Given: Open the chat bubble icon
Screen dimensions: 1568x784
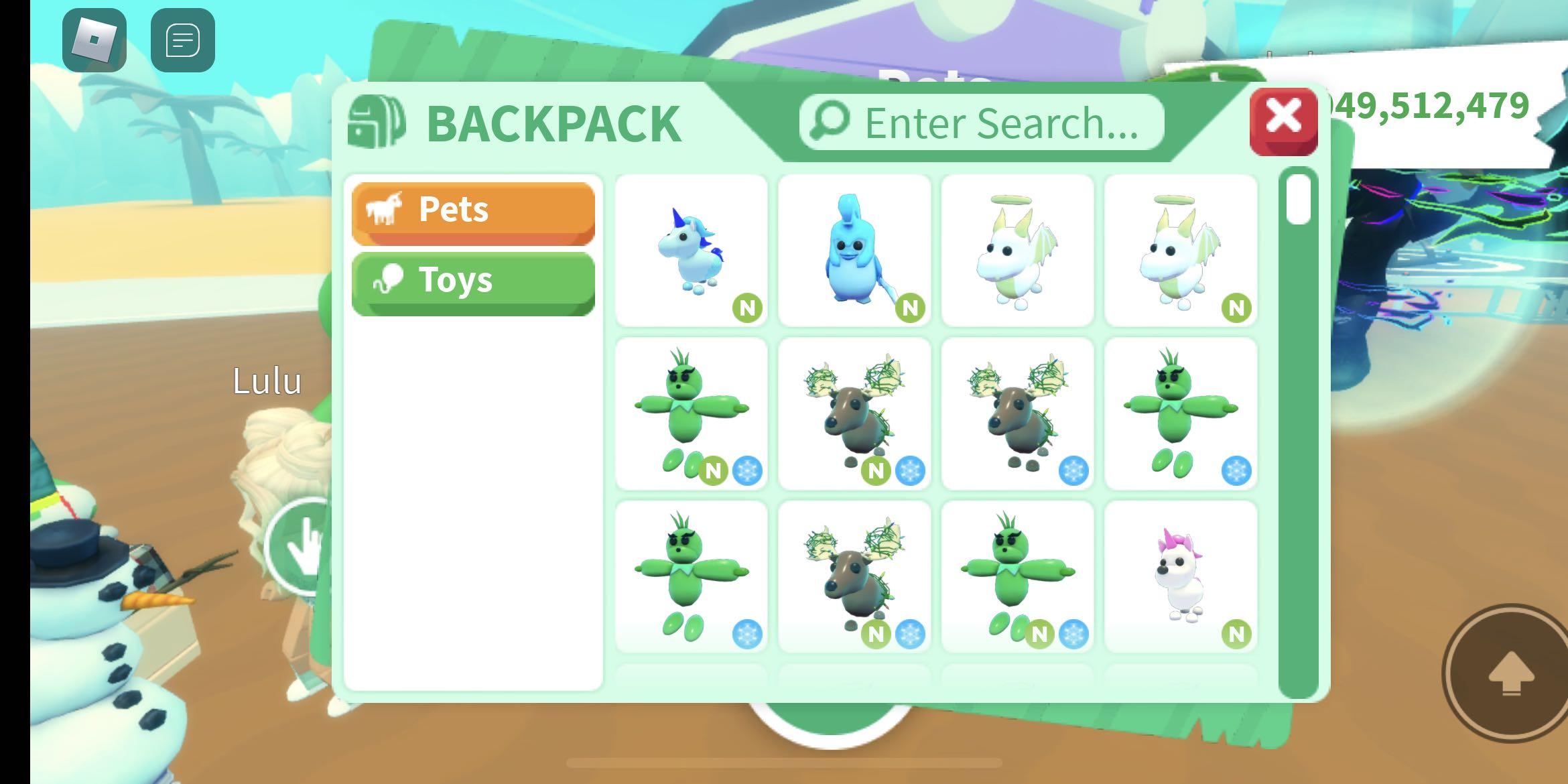Looking at the screenshot, I should point(182,40).
